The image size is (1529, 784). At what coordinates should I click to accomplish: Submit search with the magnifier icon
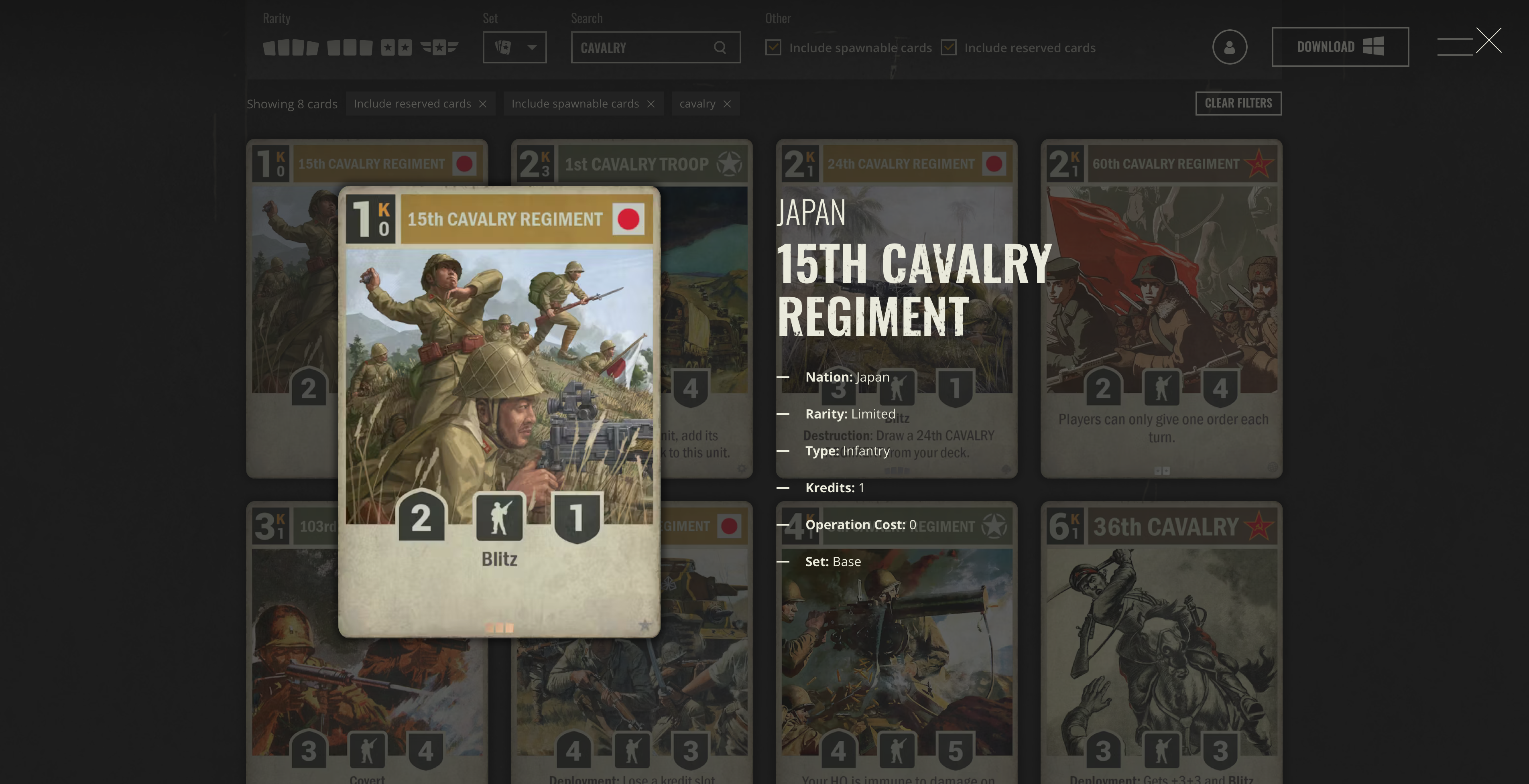point(720,47)
